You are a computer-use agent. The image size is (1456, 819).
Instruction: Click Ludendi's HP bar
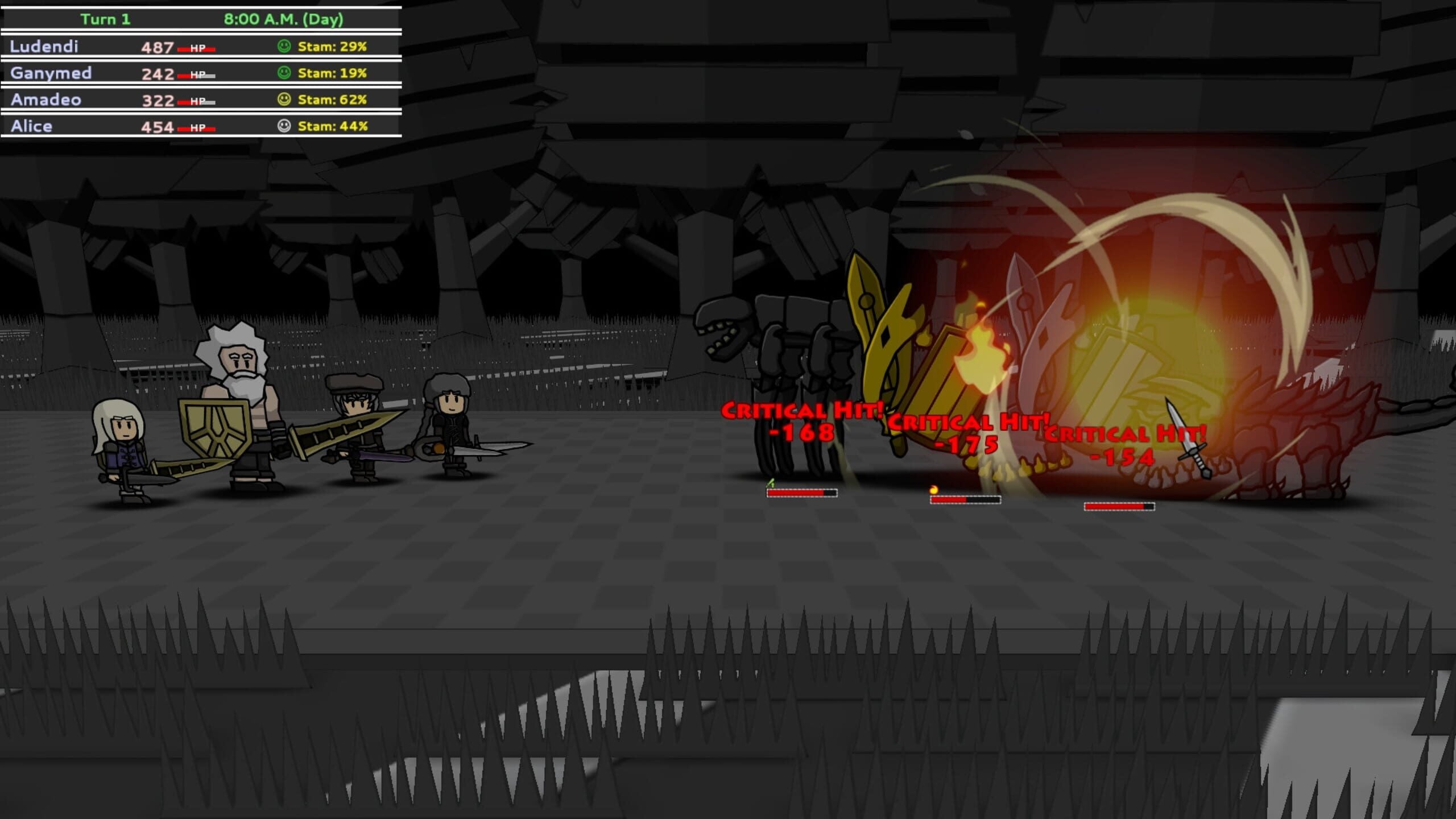click(x=196, y=47)
